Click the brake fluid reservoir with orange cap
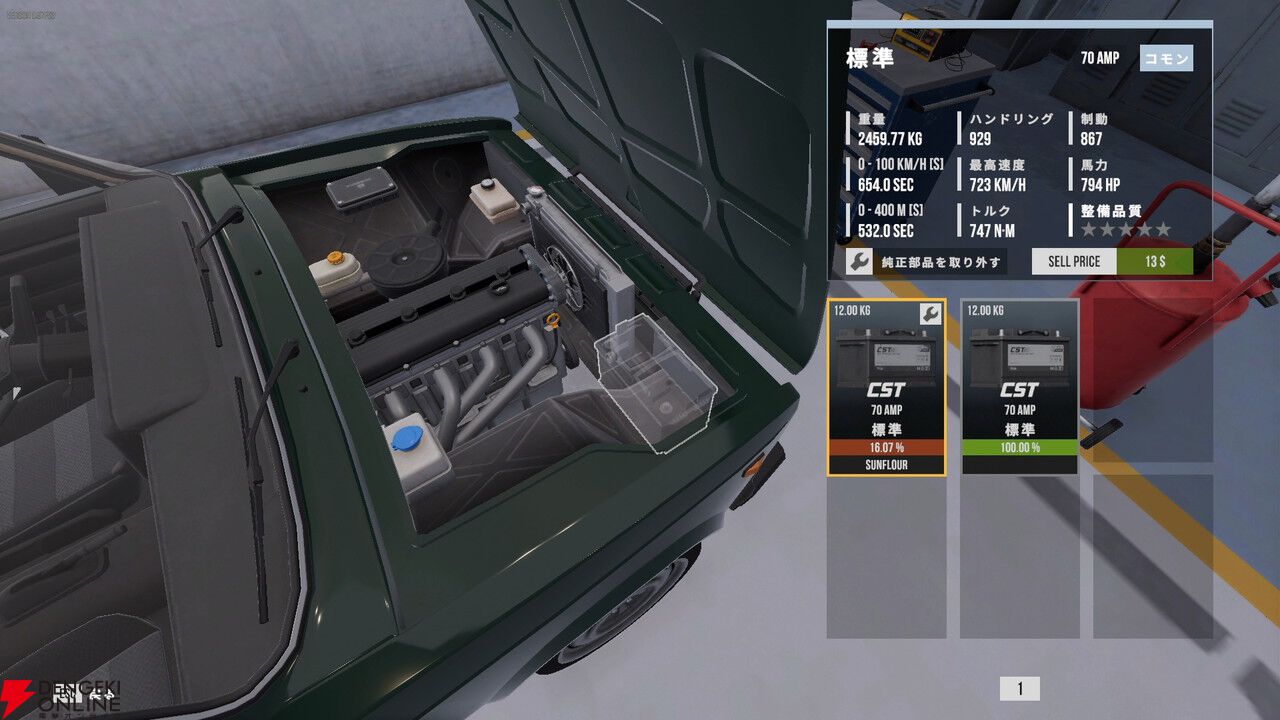The height and width of the screenshot is (720, 1280). tap(337, 270)
